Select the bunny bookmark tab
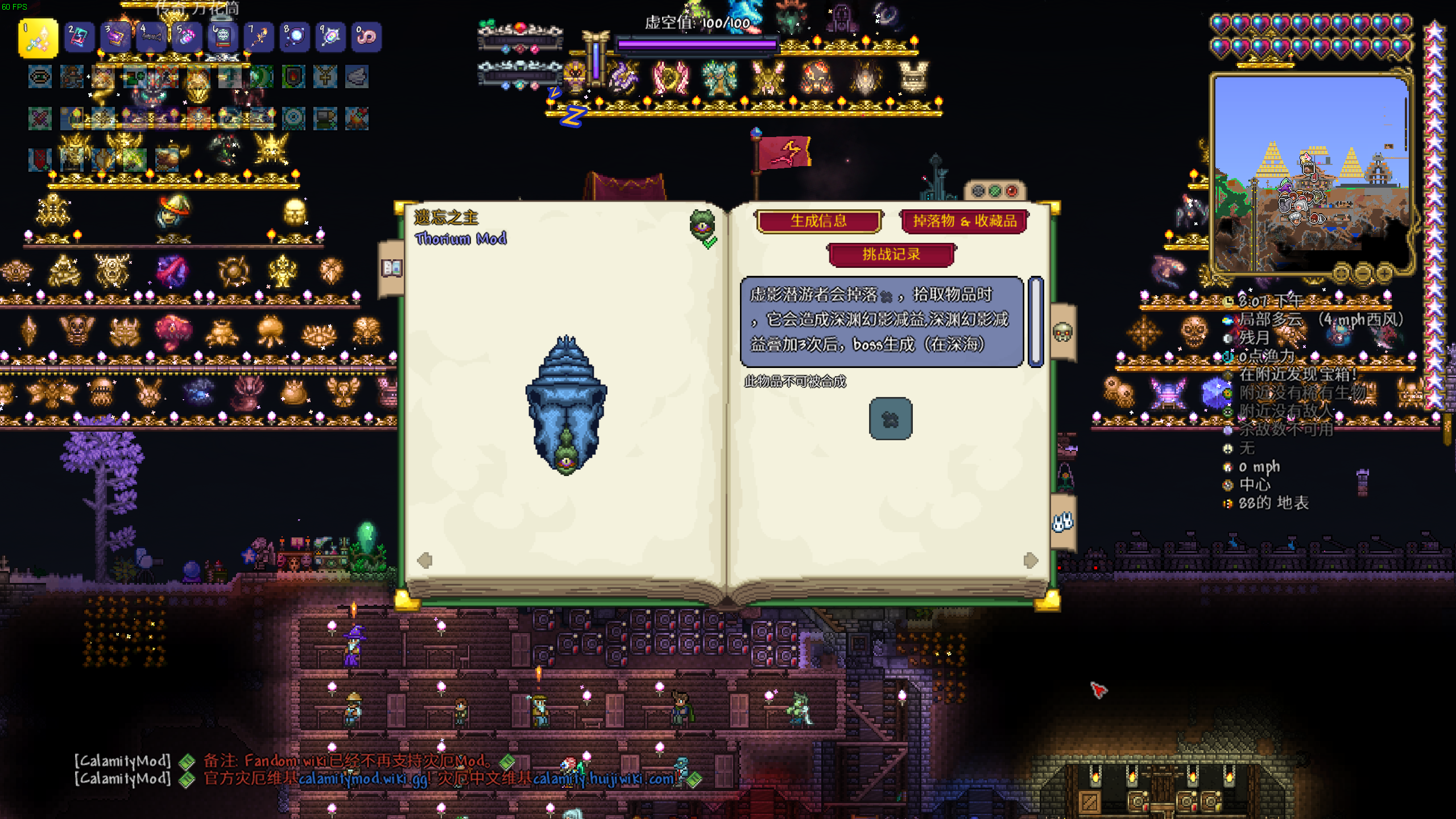 coord(1062,522)
